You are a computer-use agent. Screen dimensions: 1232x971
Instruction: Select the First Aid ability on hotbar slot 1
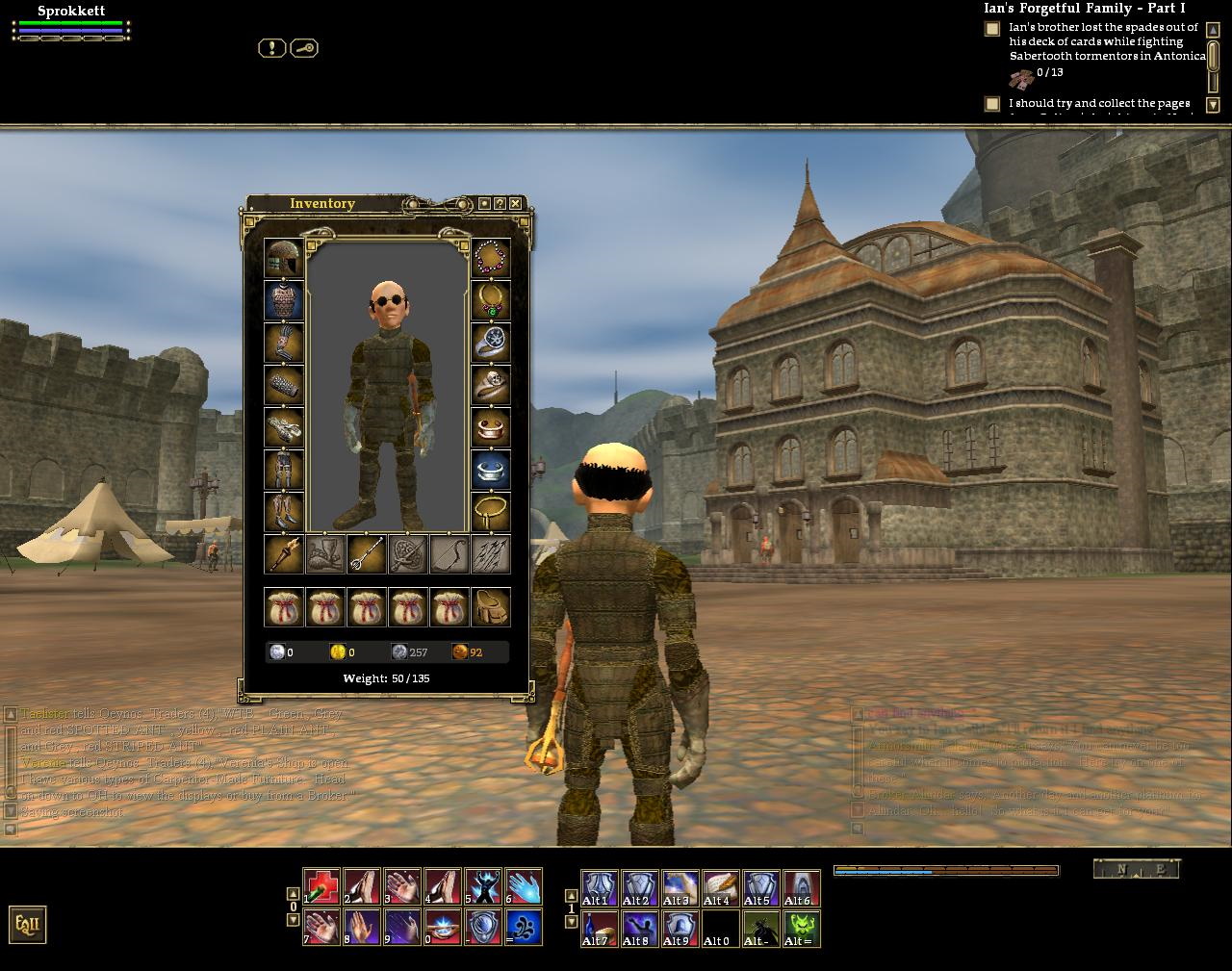(322, 886)
